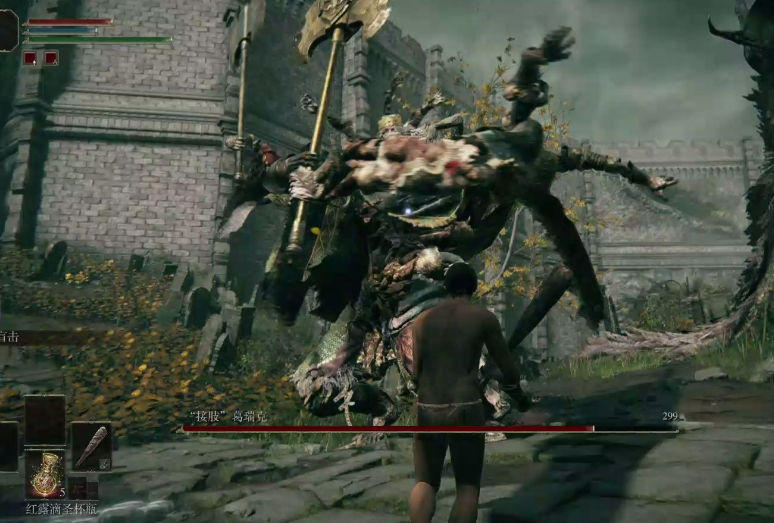
Task: Click the second red status effect icon
Action: point(51,58)
